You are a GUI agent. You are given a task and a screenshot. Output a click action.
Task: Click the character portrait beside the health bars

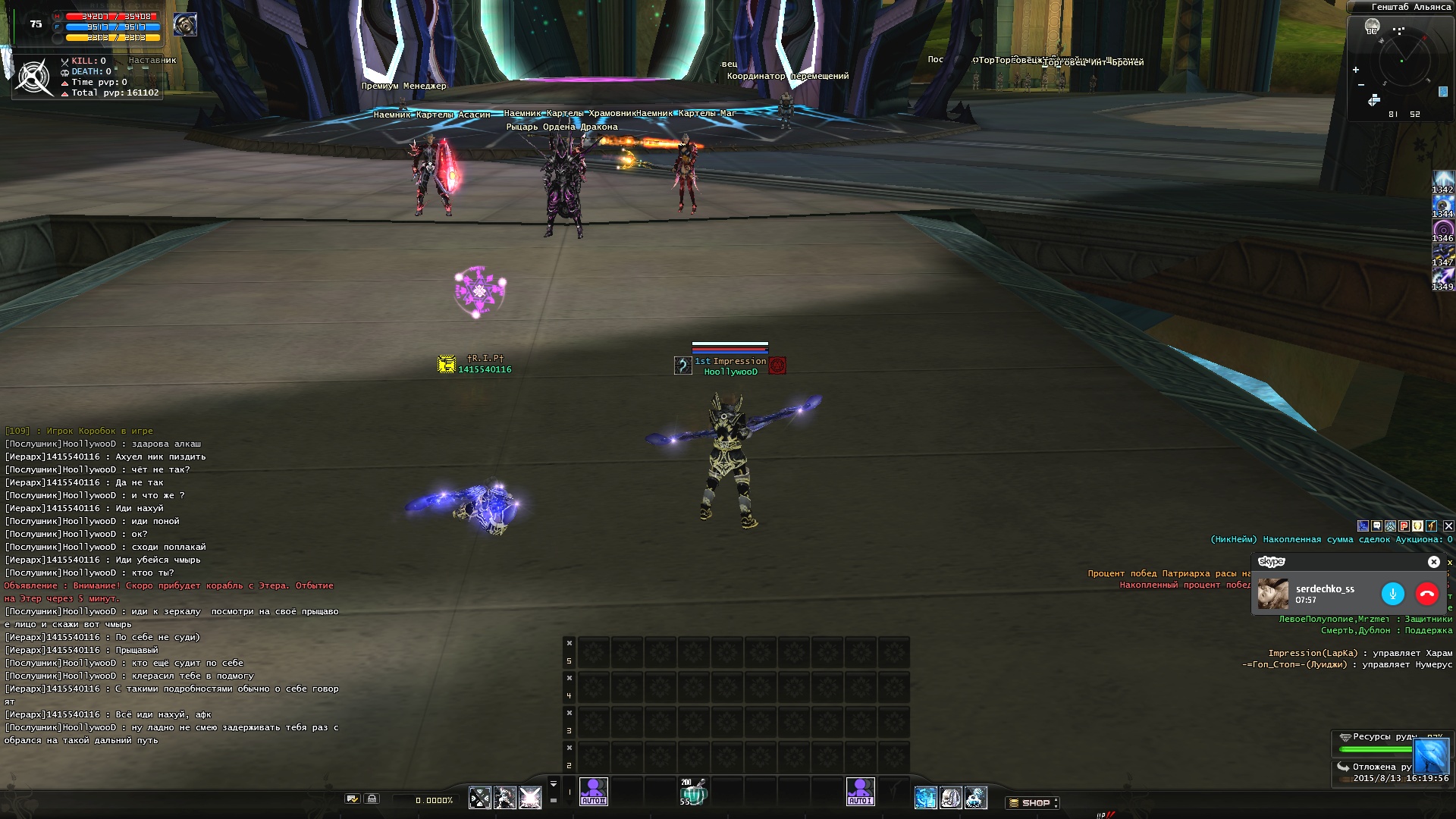pos(184,24)
